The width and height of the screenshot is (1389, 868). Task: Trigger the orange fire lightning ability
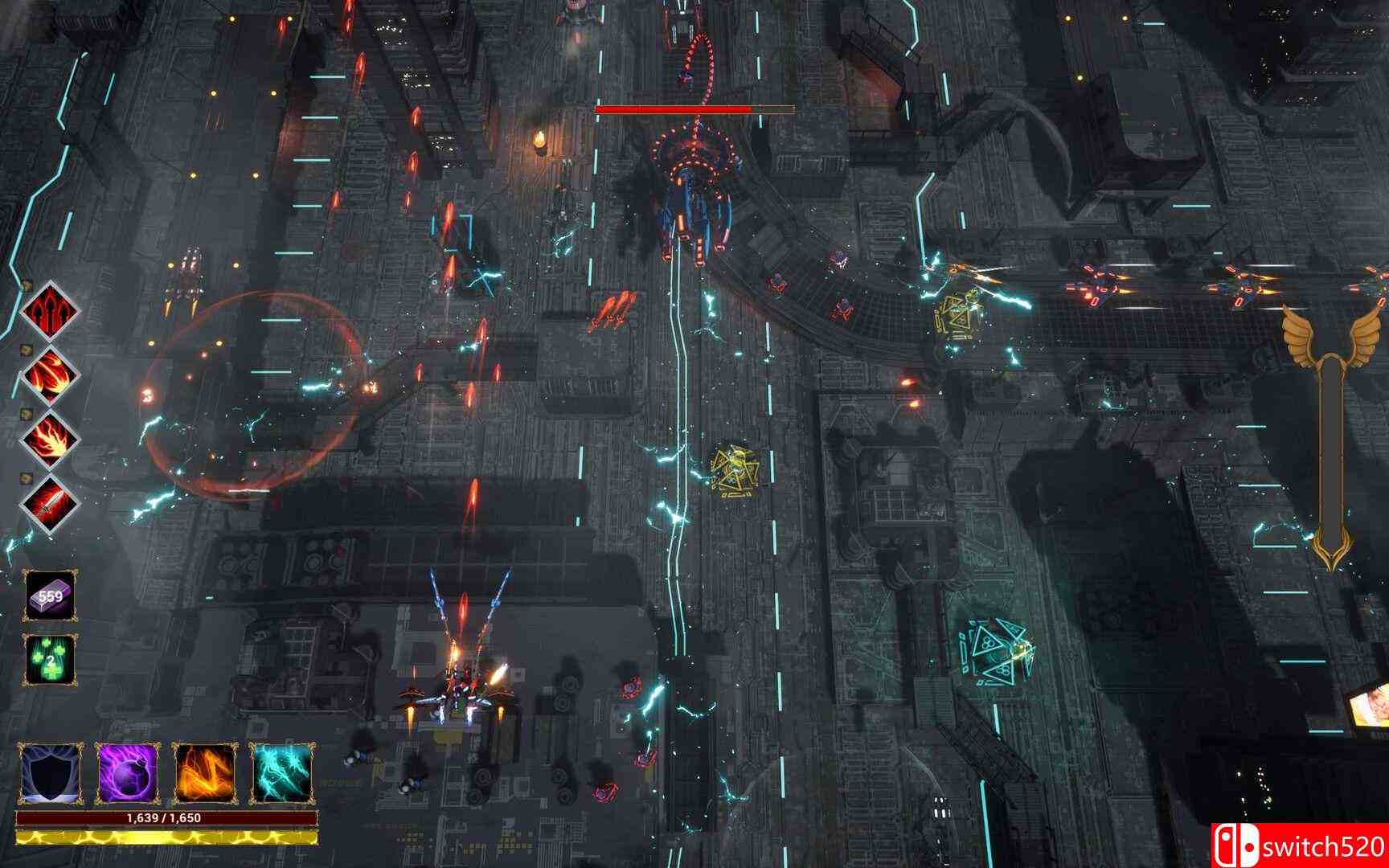click(x=205, y=774)
